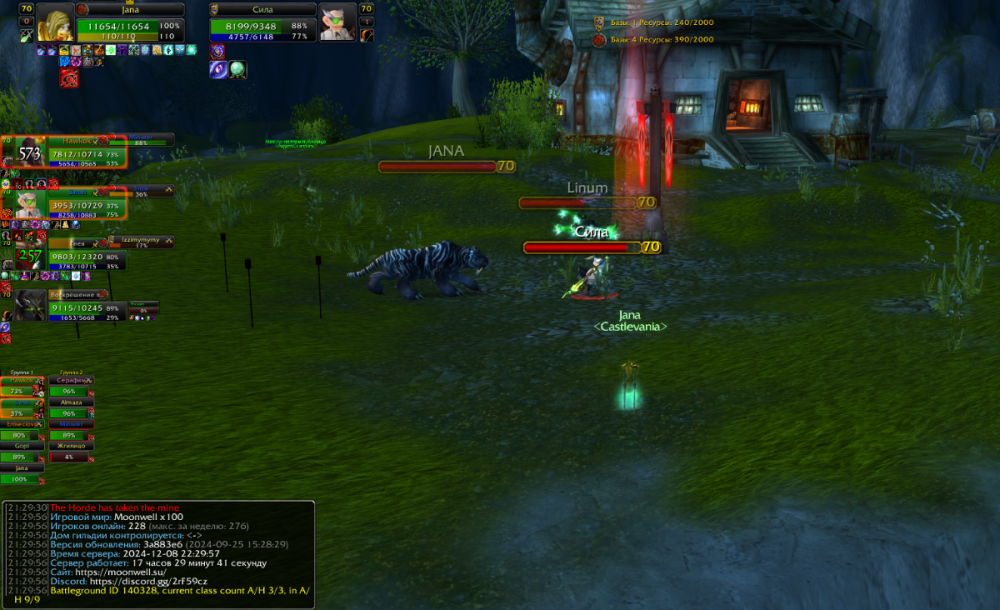Select Jana's player portrait frame

point(55,24)
